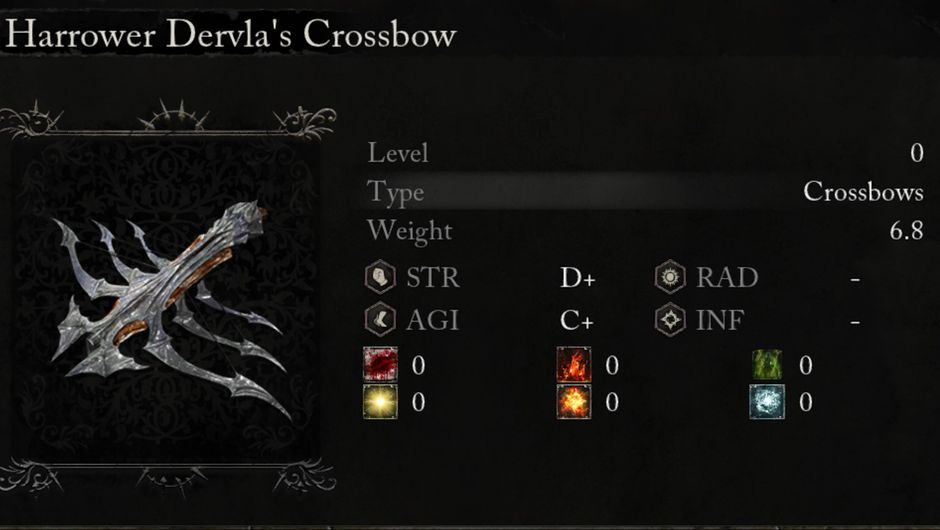940x530 pixels.
Task: Select the red blood splatter status icon
Action: 380,365
